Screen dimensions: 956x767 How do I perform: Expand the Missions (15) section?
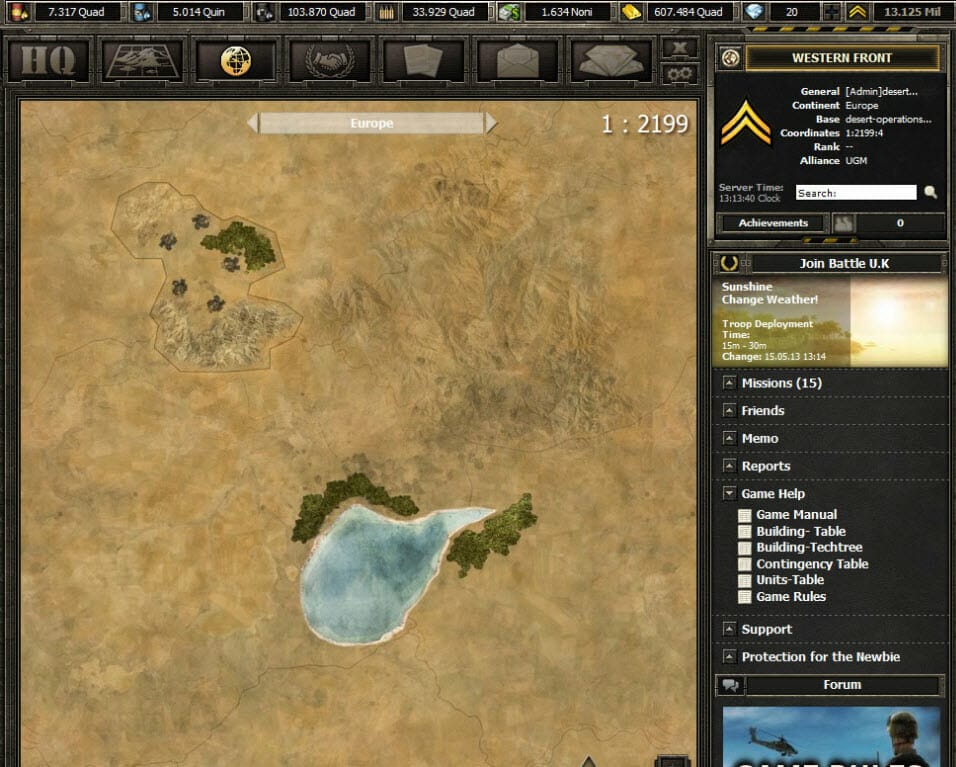pos(780,383)
